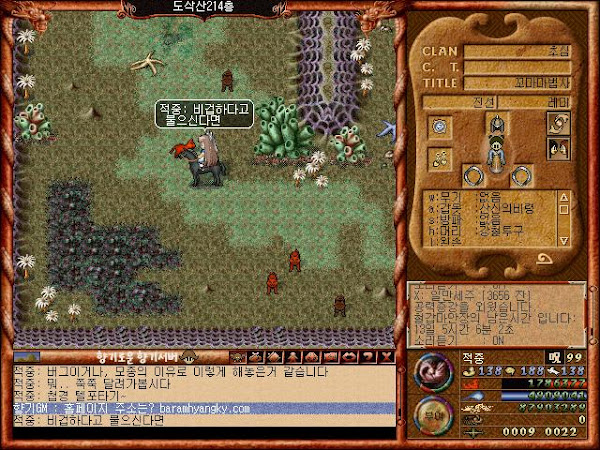The width and height of the screenshot is (600, 450).
Task: Click the helmet equipment slot above the character
Action: coord(497,125)
